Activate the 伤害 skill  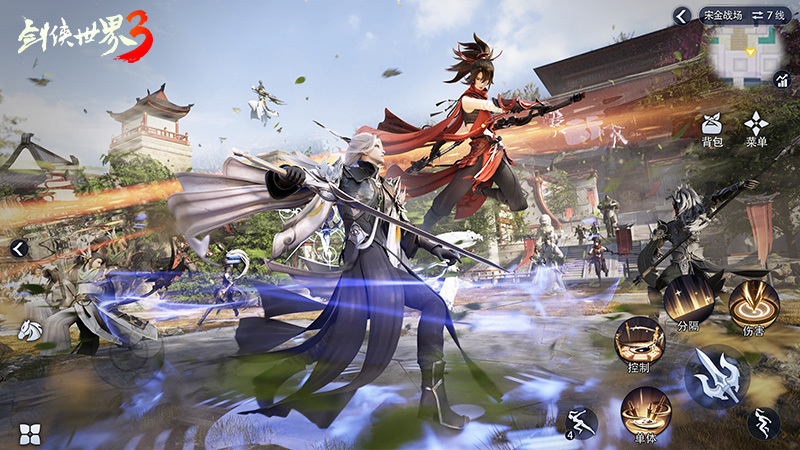(x=753, y=304)
